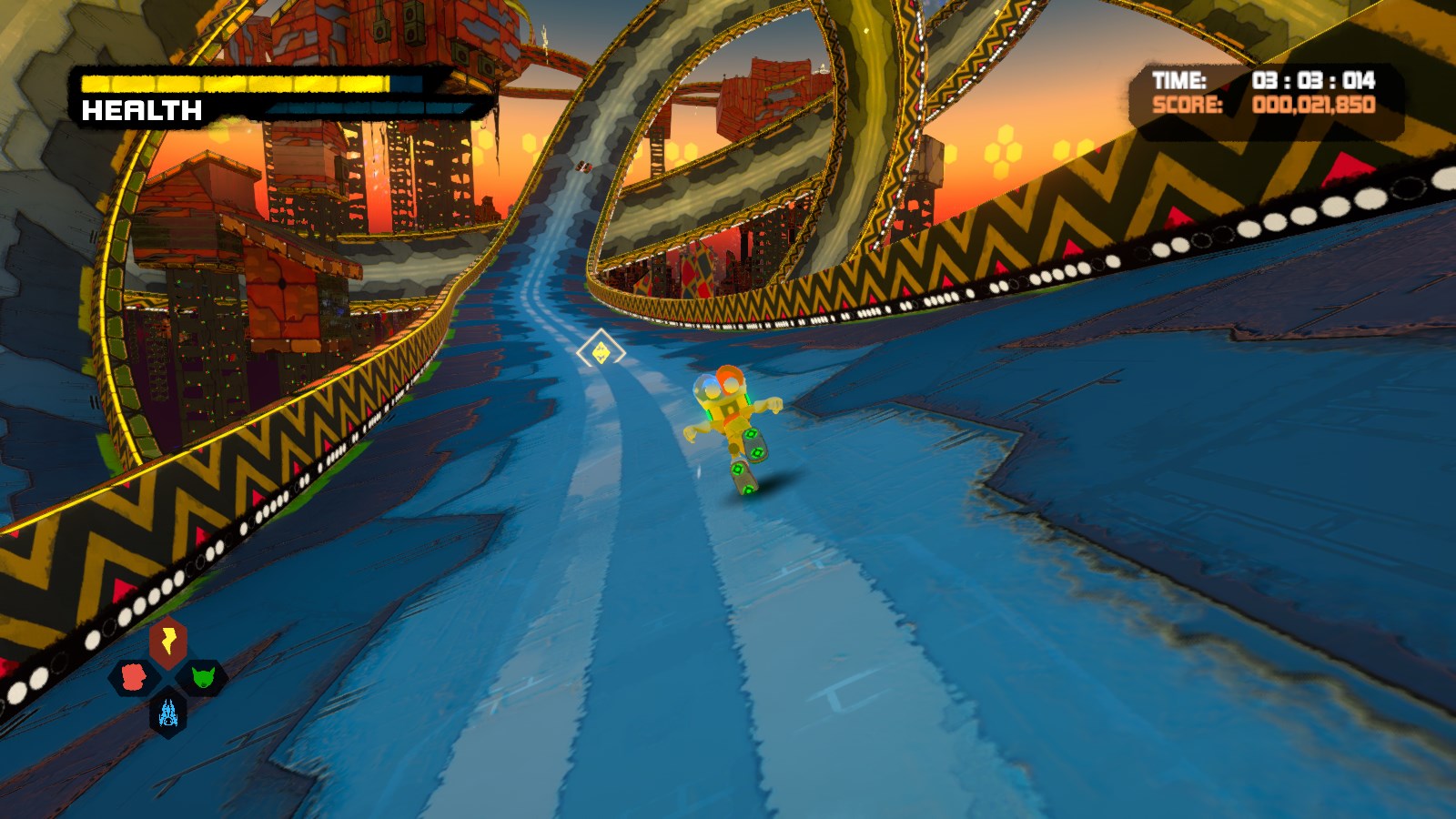
Task: Select the green cat head ability icon
Action: [203, 678]
